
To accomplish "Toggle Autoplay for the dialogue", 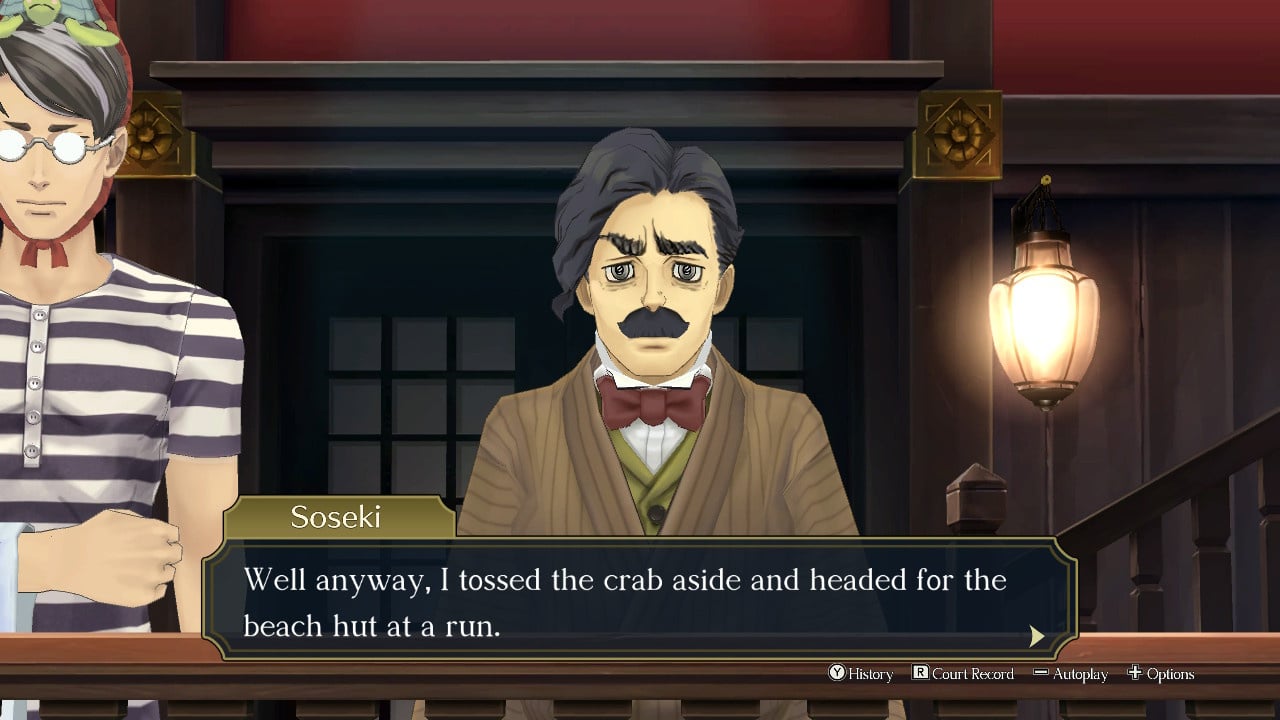I will 1070,674.
